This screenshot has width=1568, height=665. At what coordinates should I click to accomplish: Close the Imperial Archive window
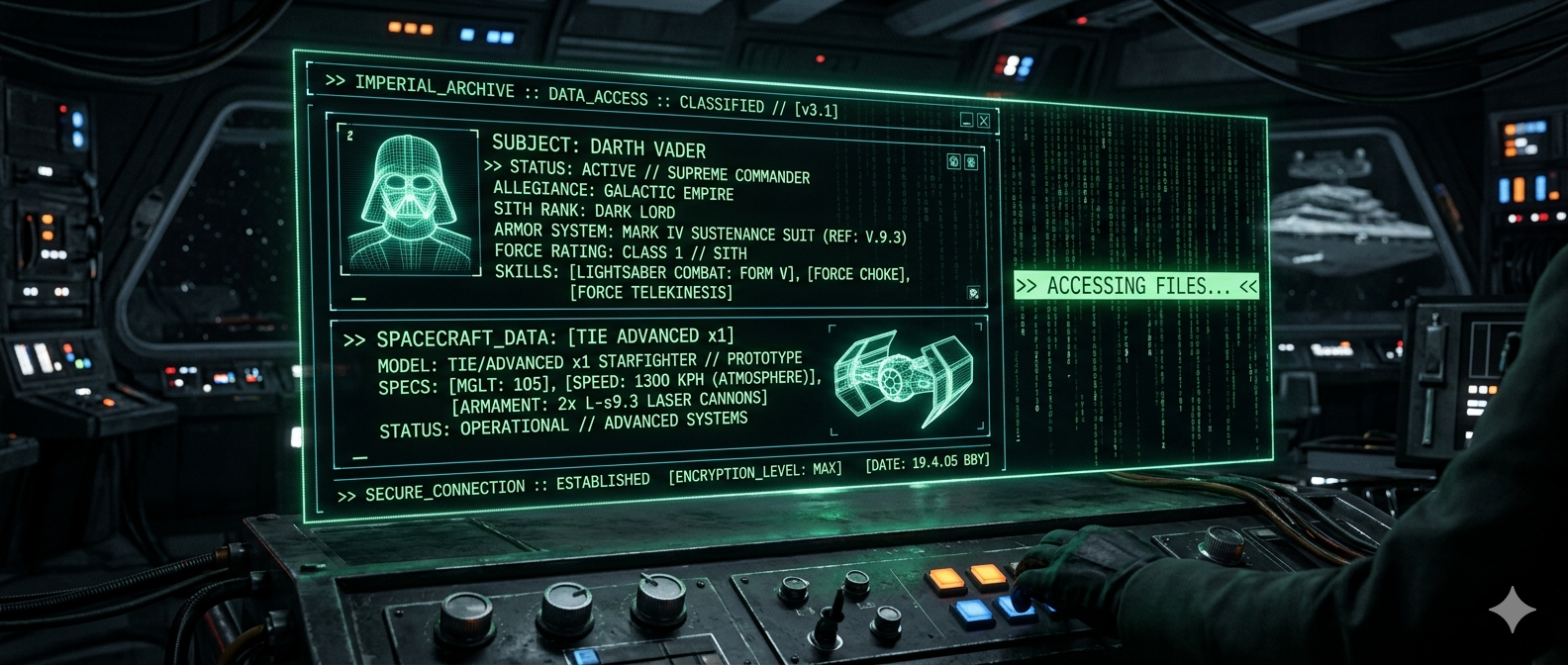pos(983,121)
